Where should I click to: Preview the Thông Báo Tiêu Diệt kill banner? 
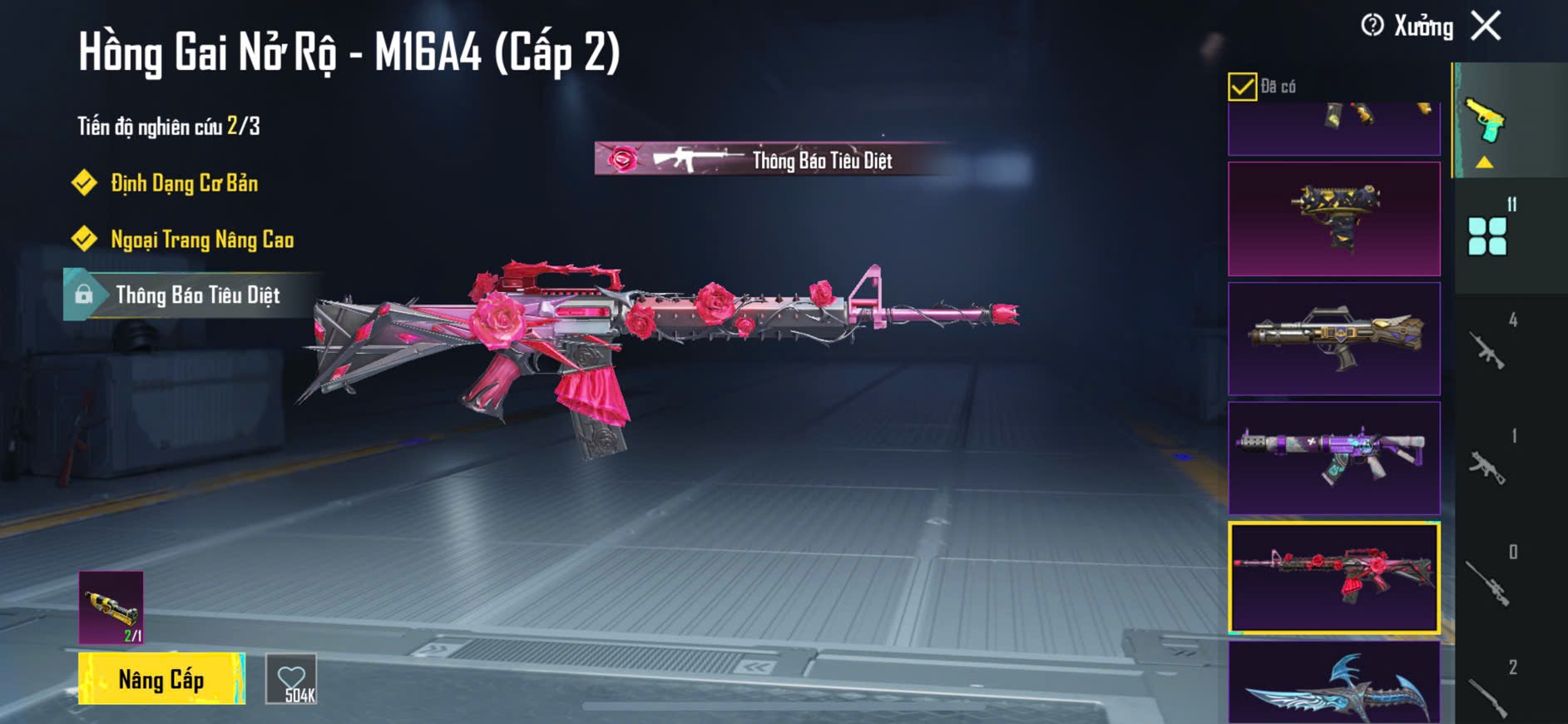774,159
